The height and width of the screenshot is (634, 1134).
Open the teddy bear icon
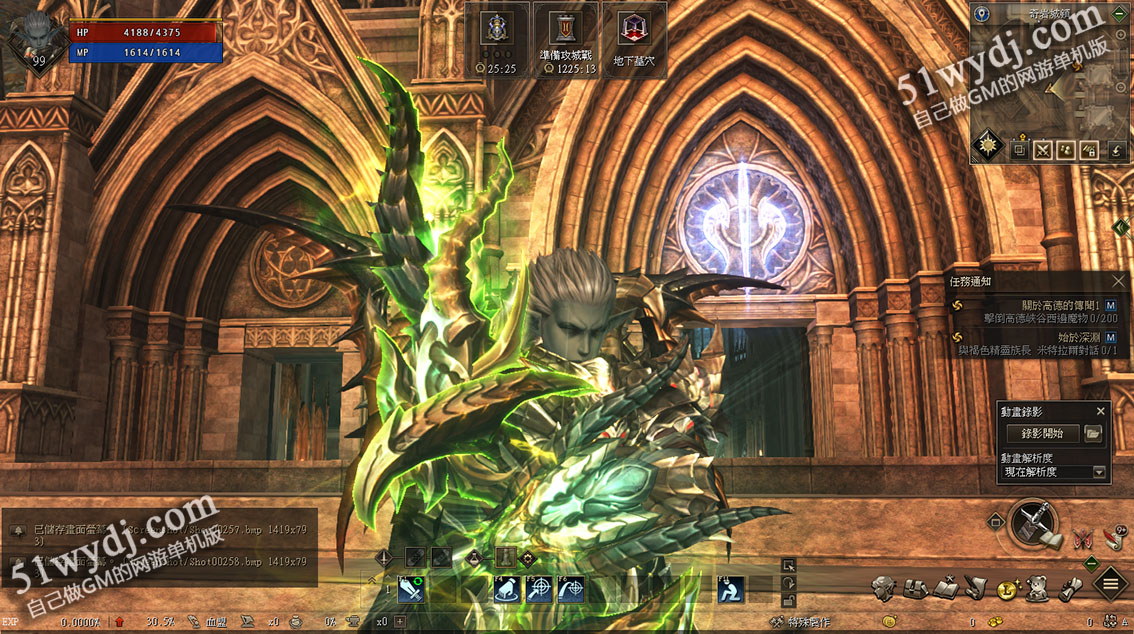(1038, 589)
